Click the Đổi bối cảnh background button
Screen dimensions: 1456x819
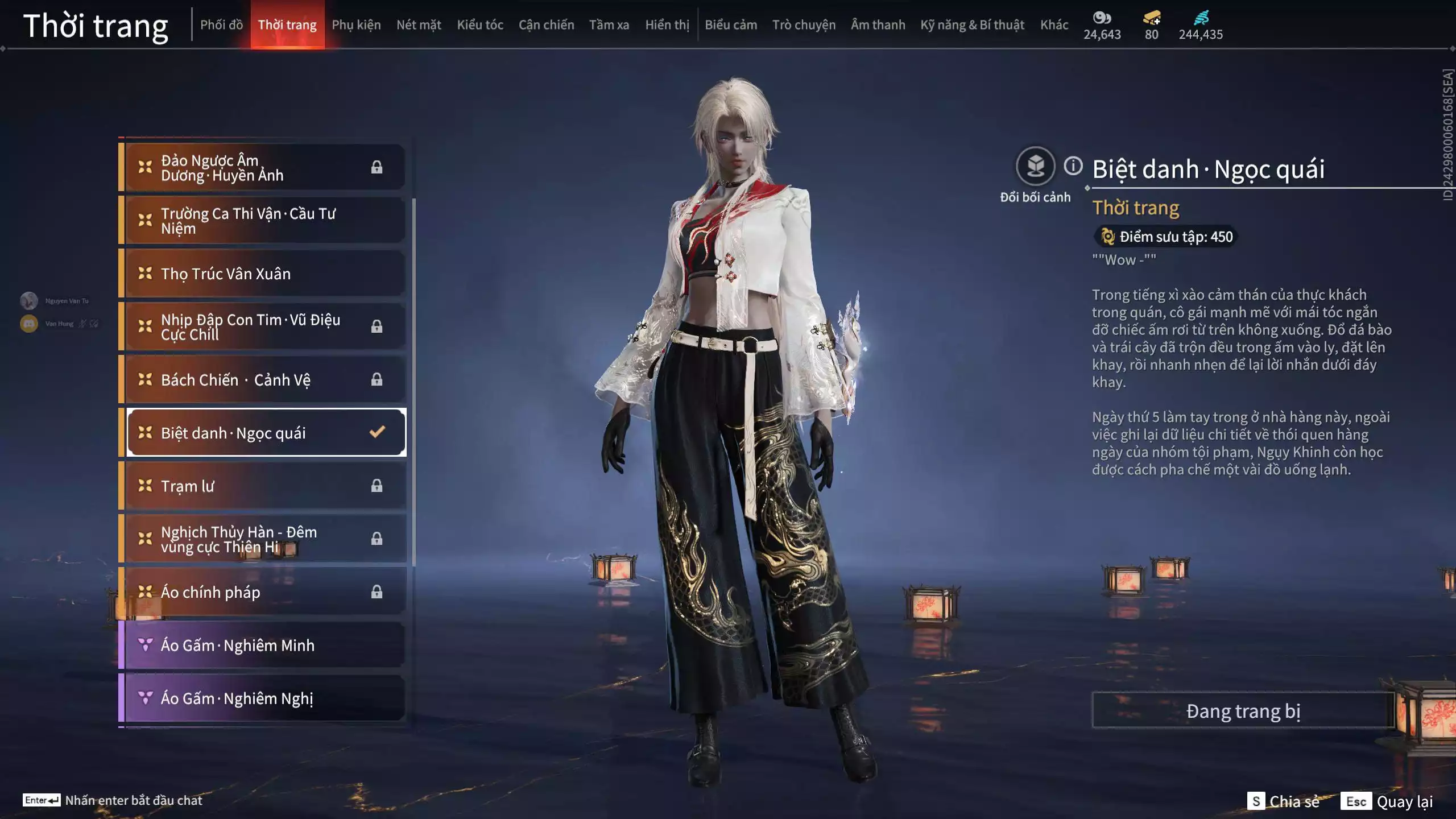coord(1035,167)
